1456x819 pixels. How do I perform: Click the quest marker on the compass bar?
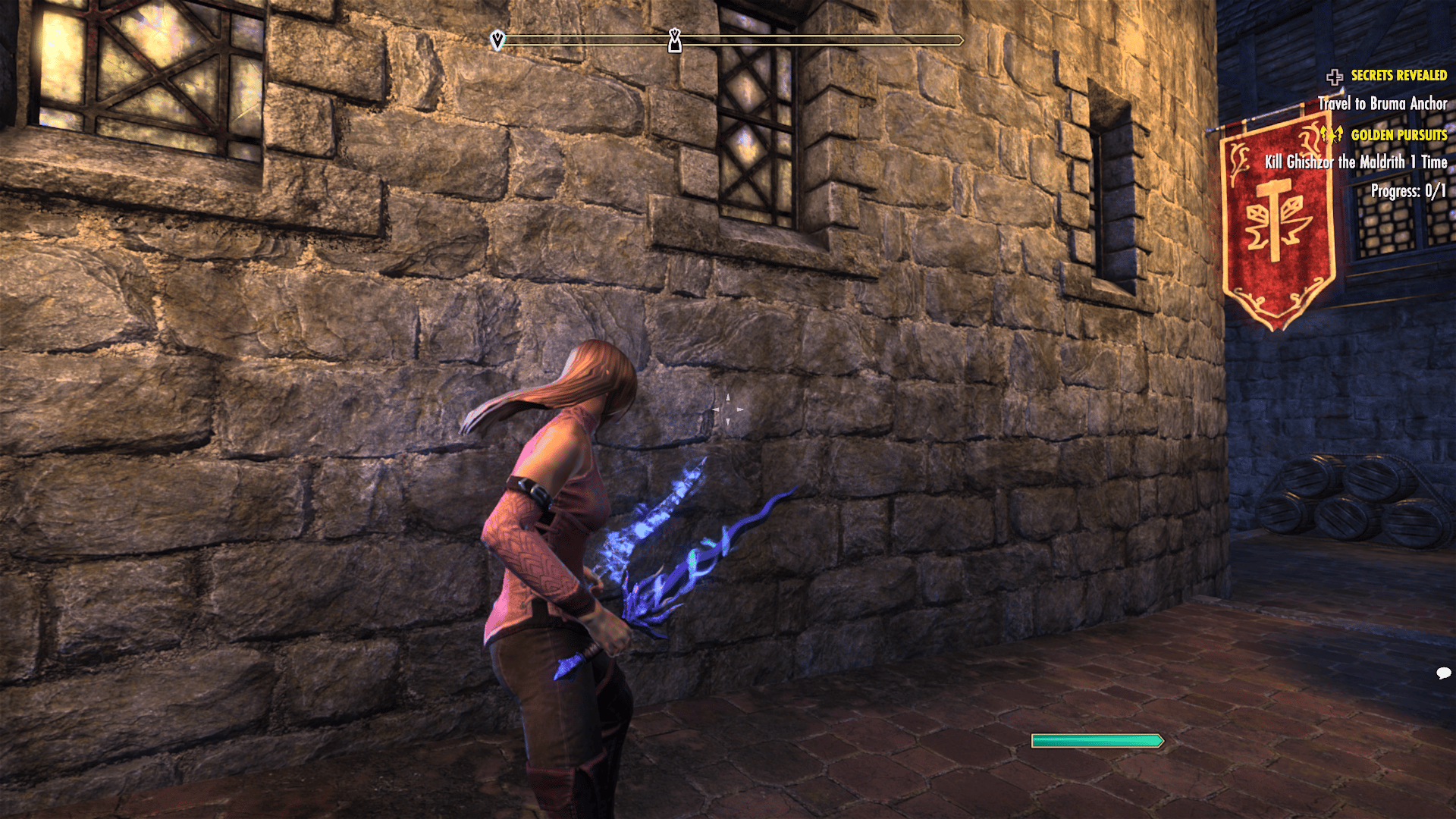(674, 41)
